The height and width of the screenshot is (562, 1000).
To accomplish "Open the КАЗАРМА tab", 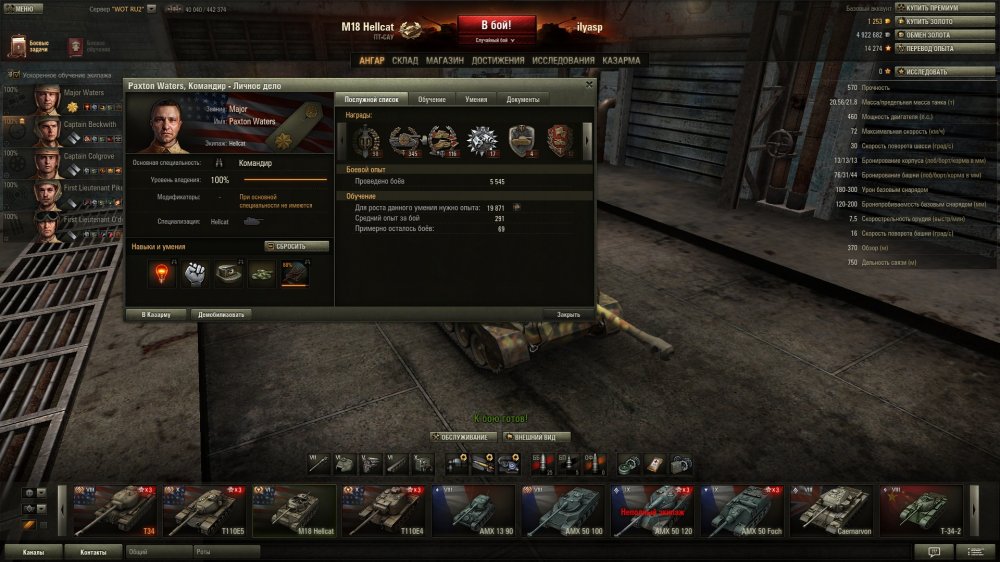I will pyautogui.click(x=621, y=60).
